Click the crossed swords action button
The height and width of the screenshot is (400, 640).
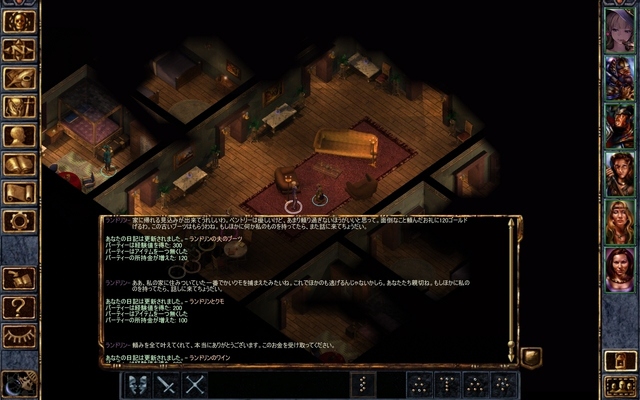[195, 384]
